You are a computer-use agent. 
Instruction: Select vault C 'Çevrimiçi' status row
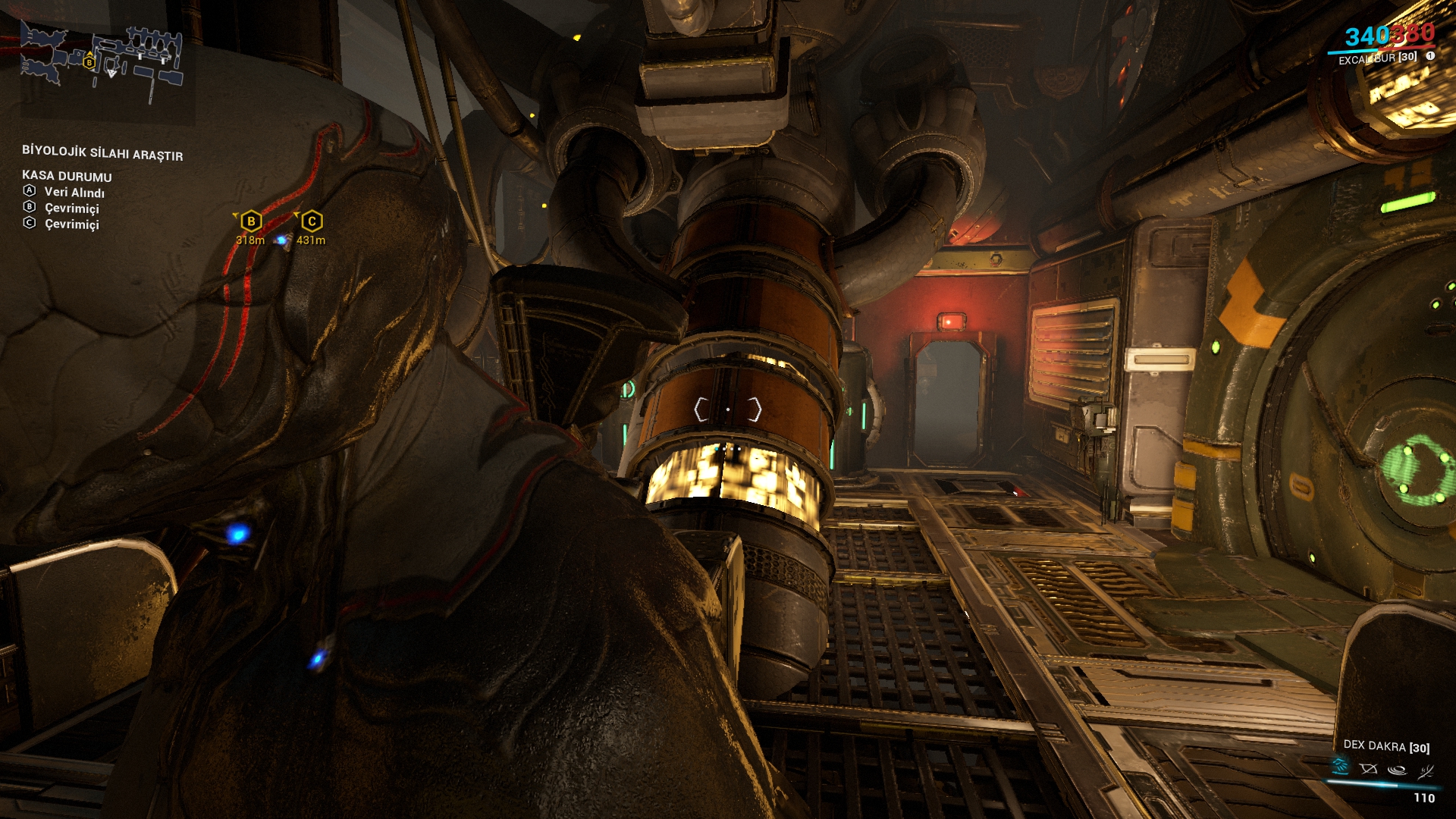71,224
